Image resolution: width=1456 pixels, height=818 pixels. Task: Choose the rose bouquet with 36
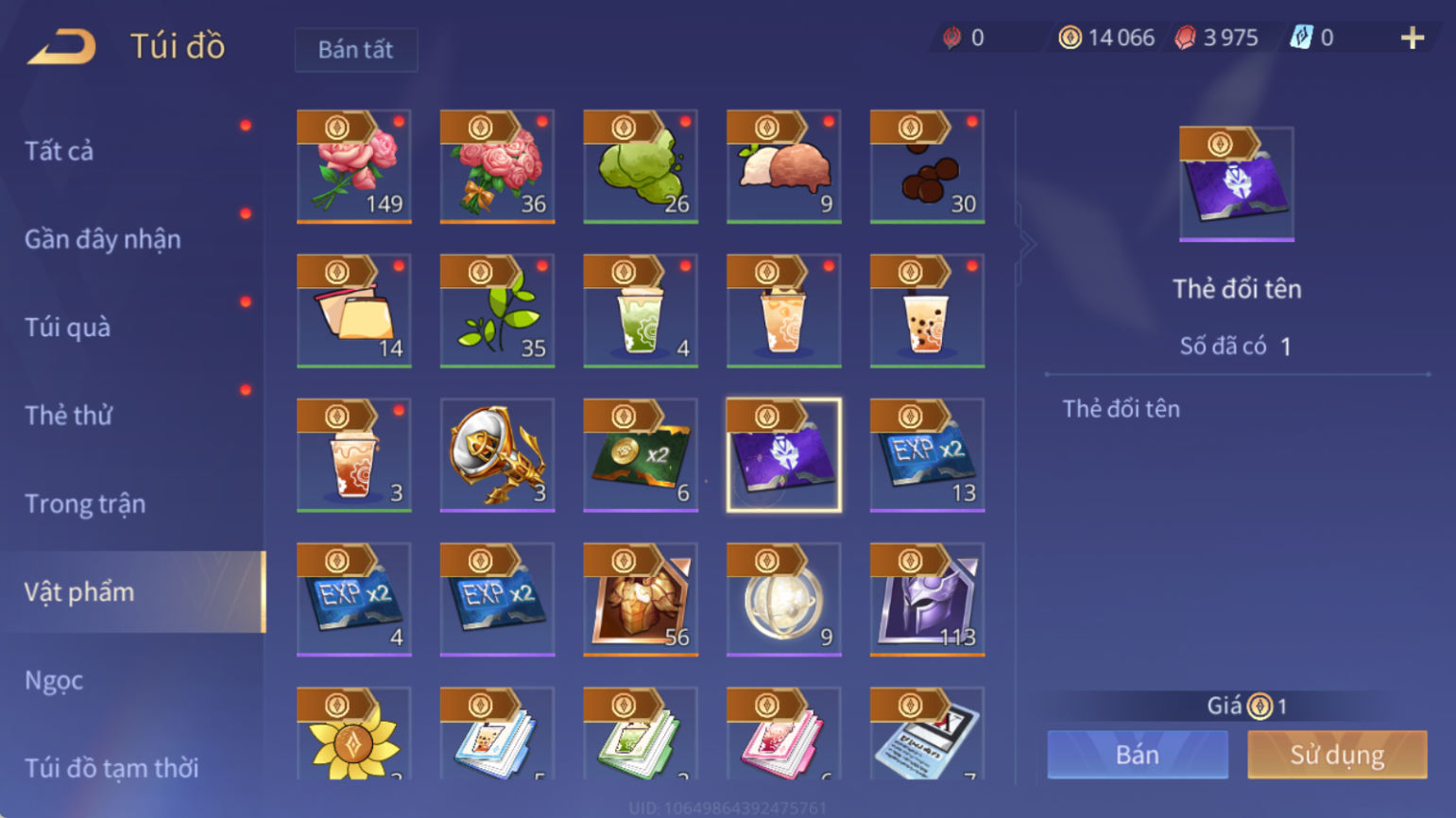497,167
